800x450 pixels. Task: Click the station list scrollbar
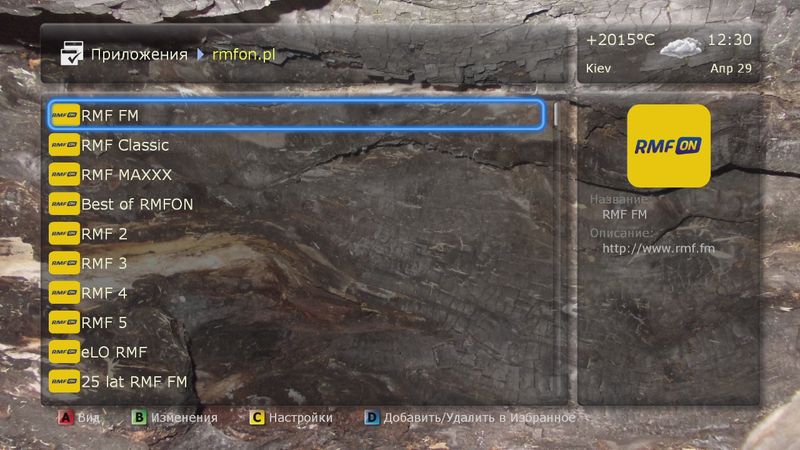(x=557, y=250)
